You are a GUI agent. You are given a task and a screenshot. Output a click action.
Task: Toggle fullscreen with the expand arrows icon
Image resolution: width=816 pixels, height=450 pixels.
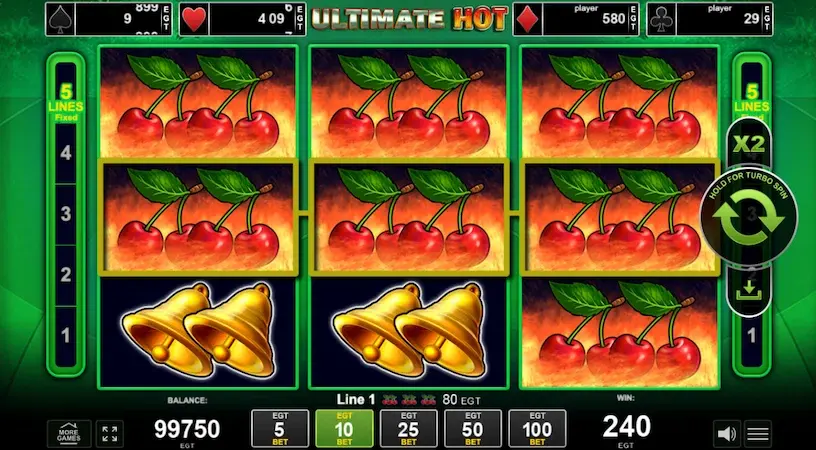111,433
